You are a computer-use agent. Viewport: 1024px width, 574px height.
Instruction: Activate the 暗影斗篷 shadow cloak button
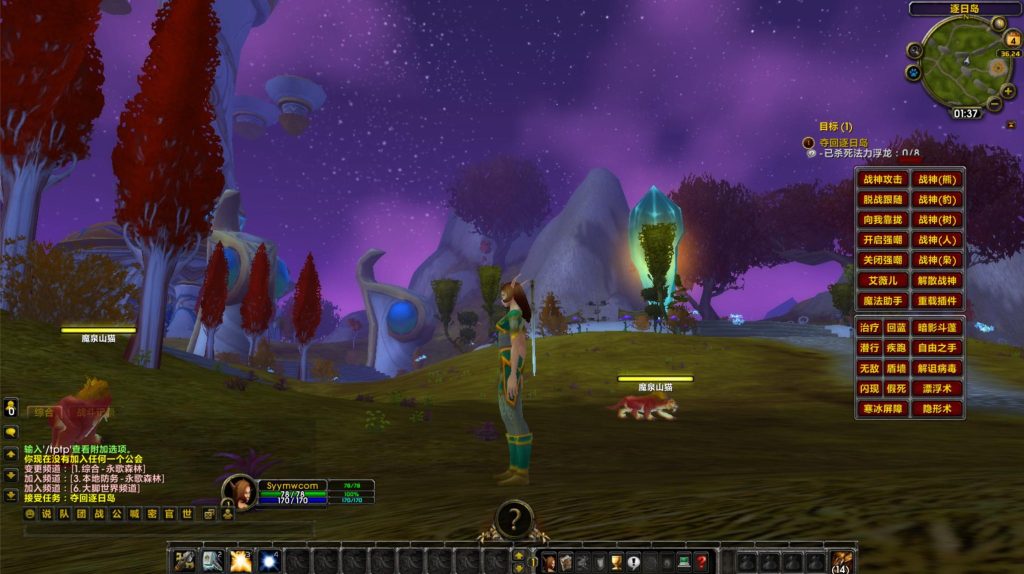point(938,328)
